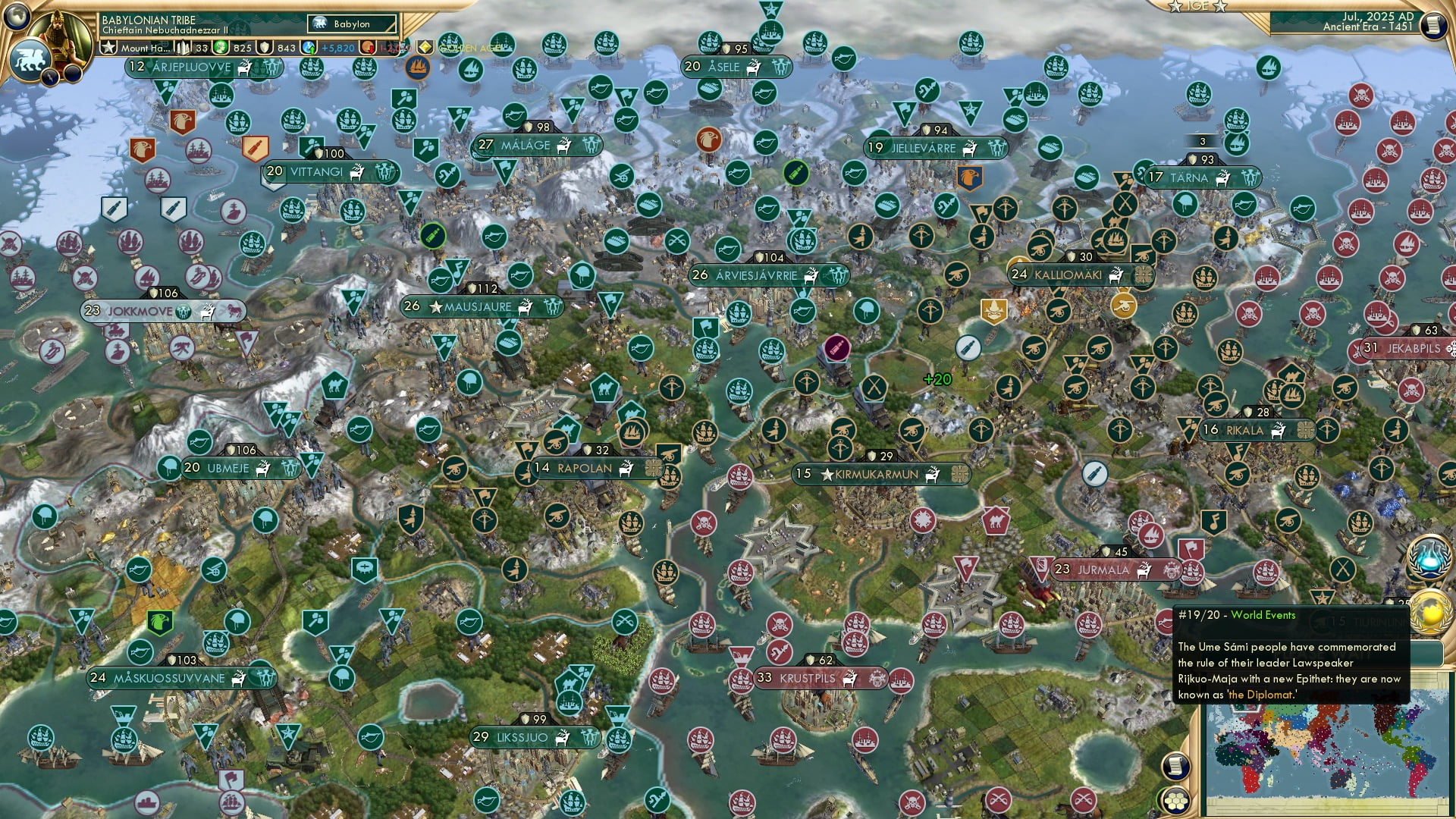Image resolution: width=1456 pixels, height=819 pixels.
Task: Toggle the world events log scroll beside minimap
Action: click(x=1175, y=764)
